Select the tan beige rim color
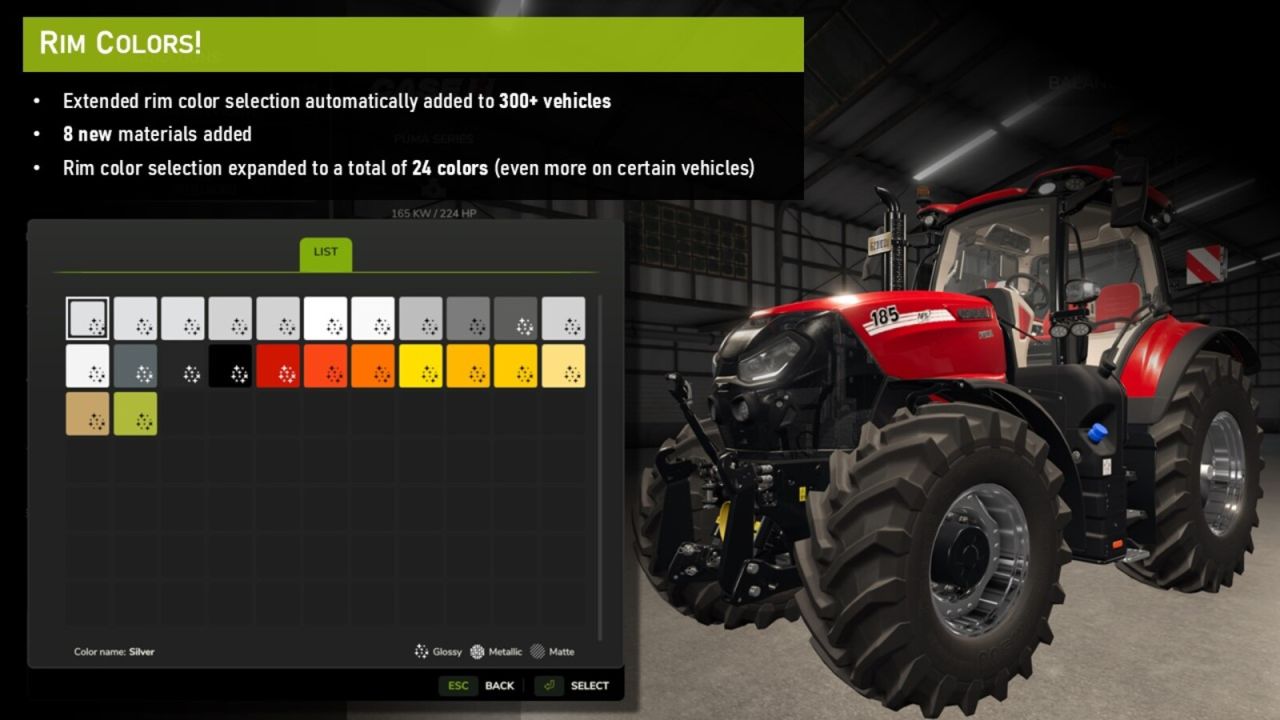 [88, 413]
